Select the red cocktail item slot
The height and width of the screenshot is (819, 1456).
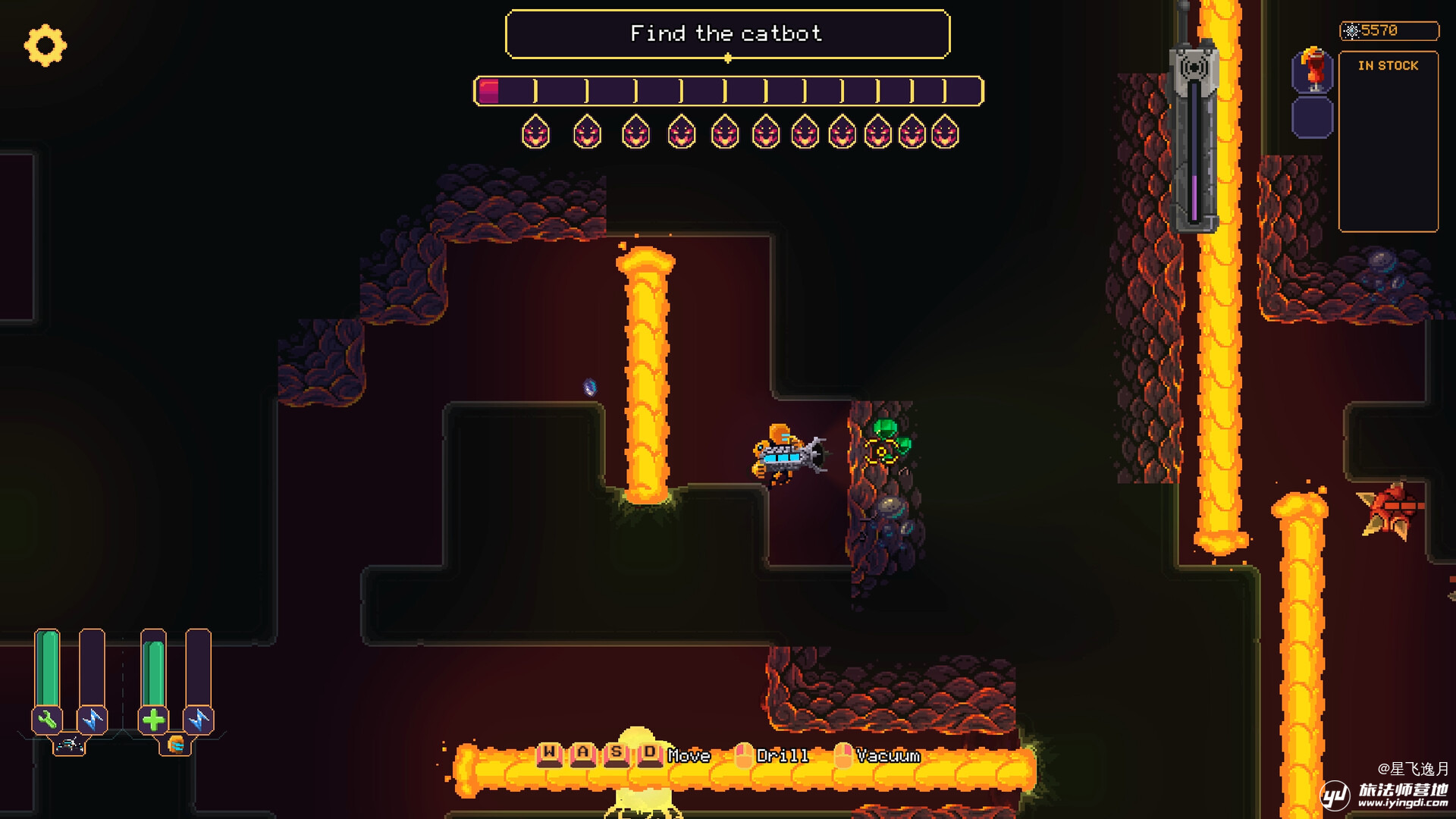point(1313,71)
